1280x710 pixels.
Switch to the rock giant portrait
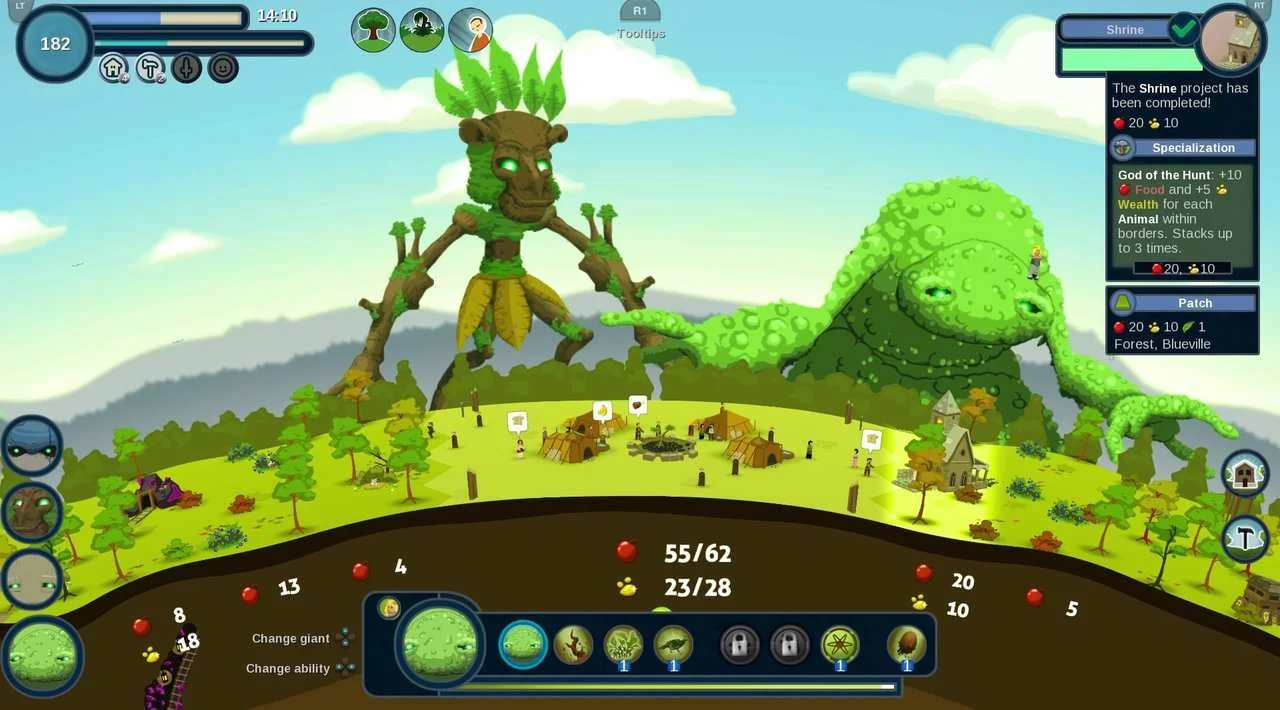coord(32,580)
